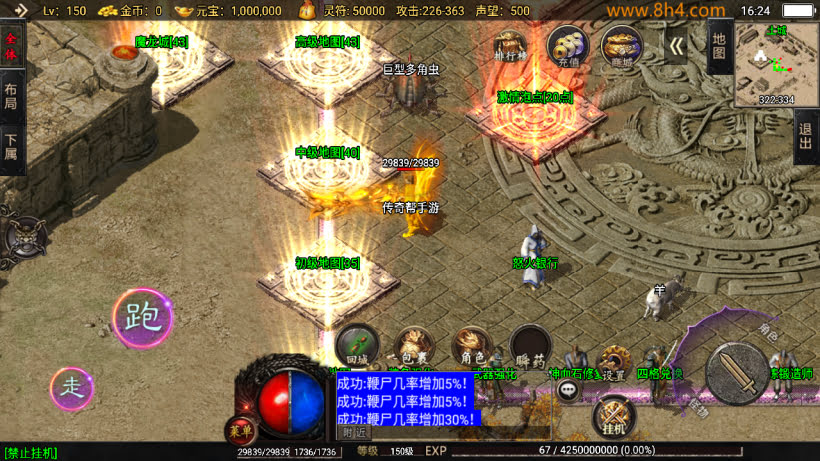The width and height of the screenshot is (820, 461).
Task: Activate the run (跑) button
Action: [142, 318]
